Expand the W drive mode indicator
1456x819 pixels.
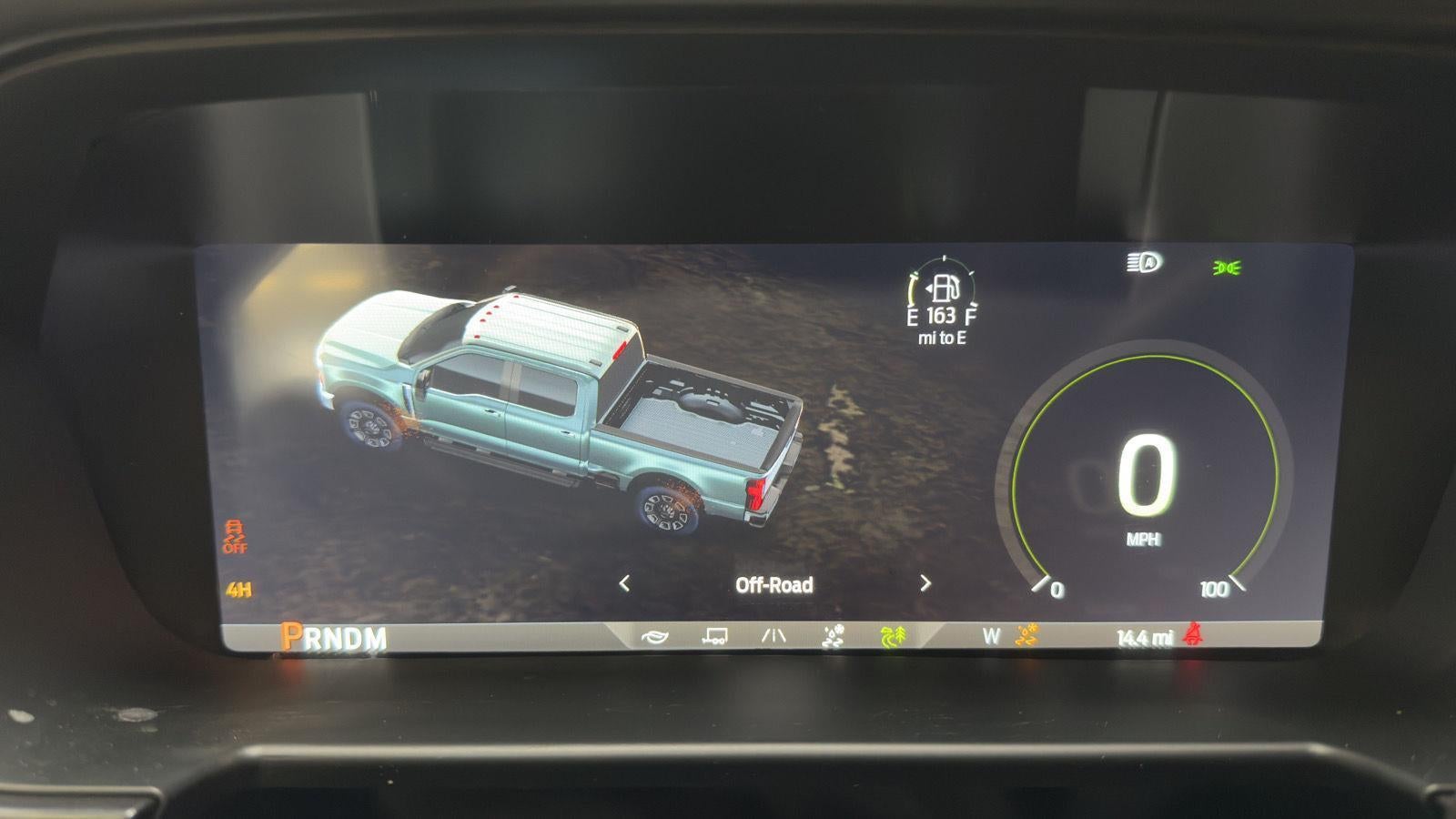pyautogui.click(x=989, y=634)
